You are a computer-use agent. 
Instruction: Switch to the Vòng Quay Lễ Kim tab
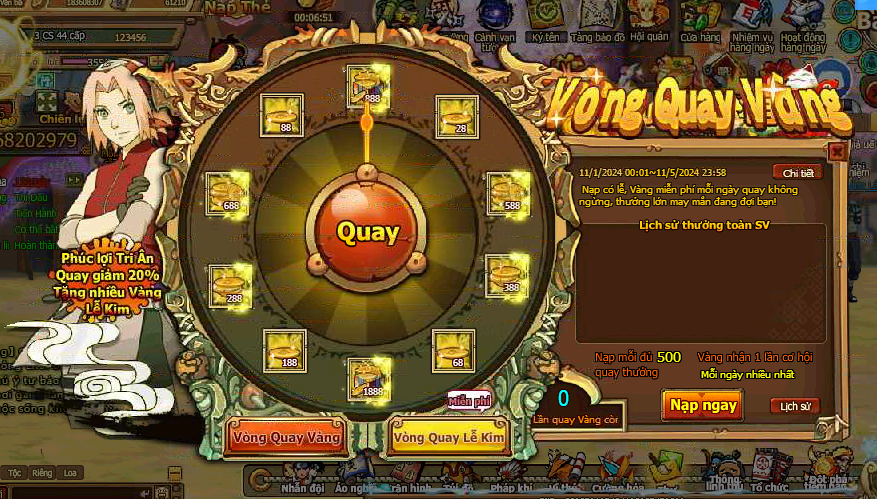450,437
